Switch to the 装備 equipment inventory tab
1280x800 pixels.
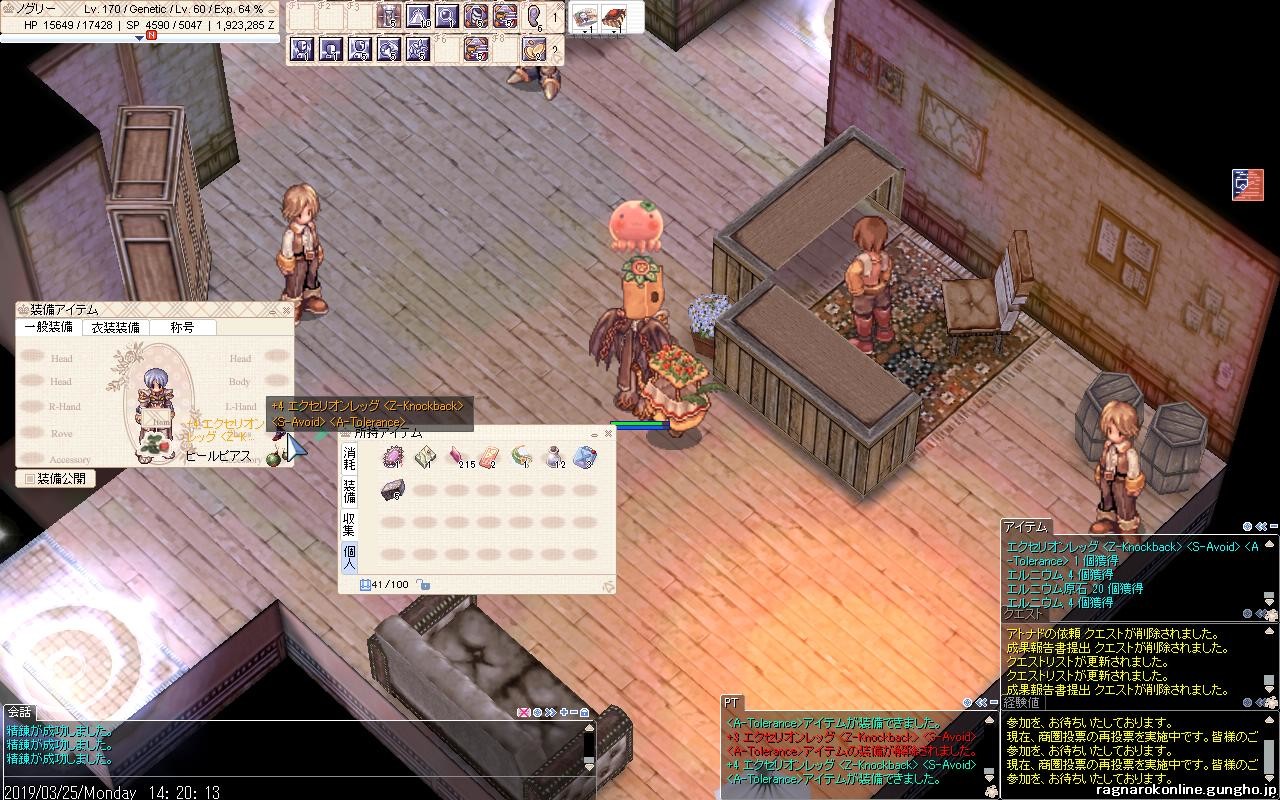pos(349,491)
